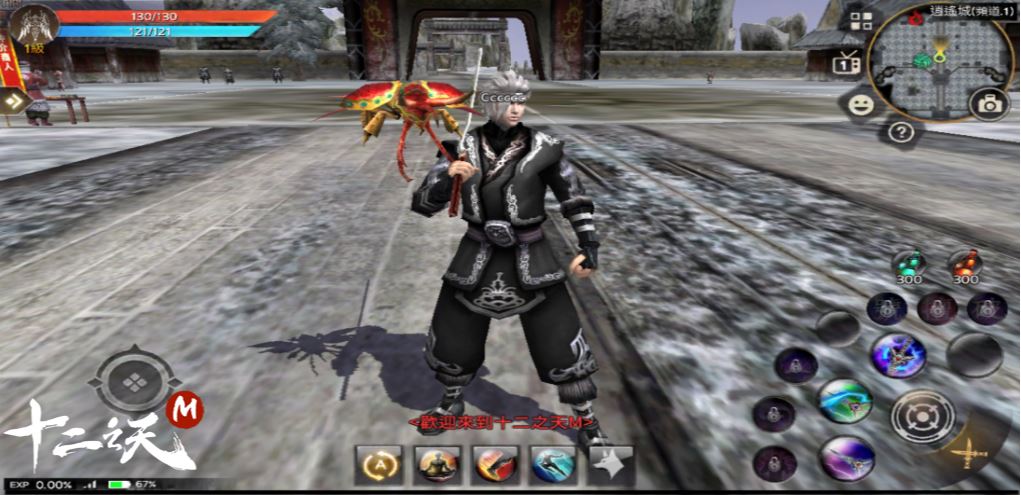
Task: Open the TV channel 1 icon
Action: [x=848, y=63]
